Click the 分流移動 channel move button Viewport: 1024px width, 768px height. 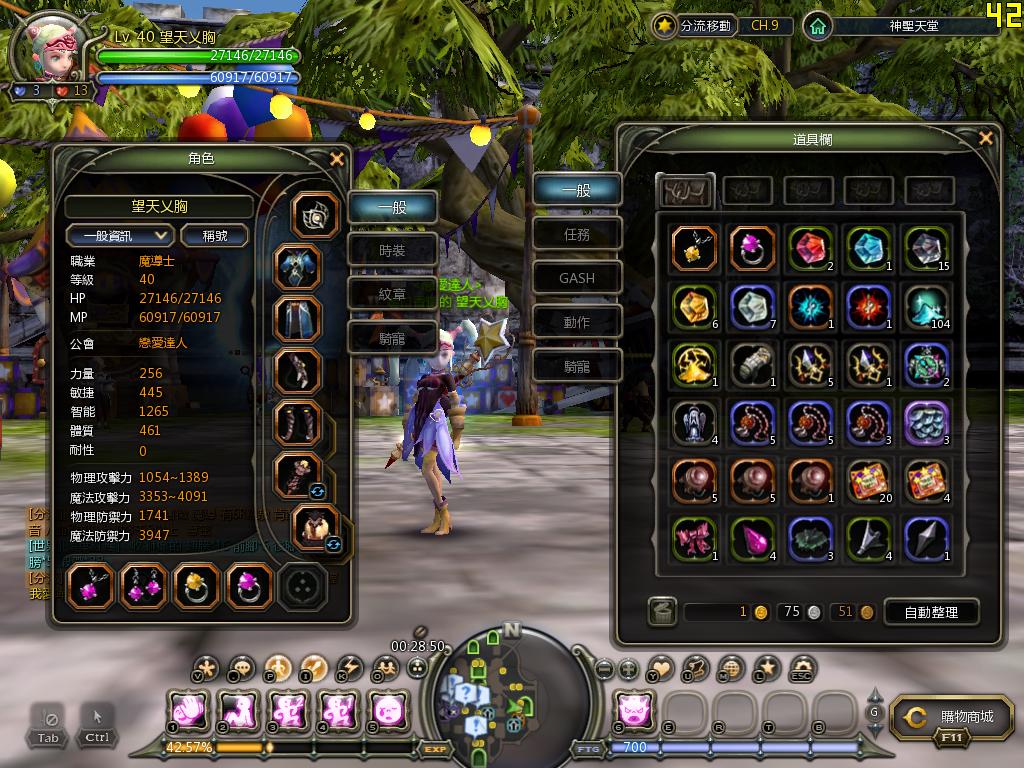point(694,26)
